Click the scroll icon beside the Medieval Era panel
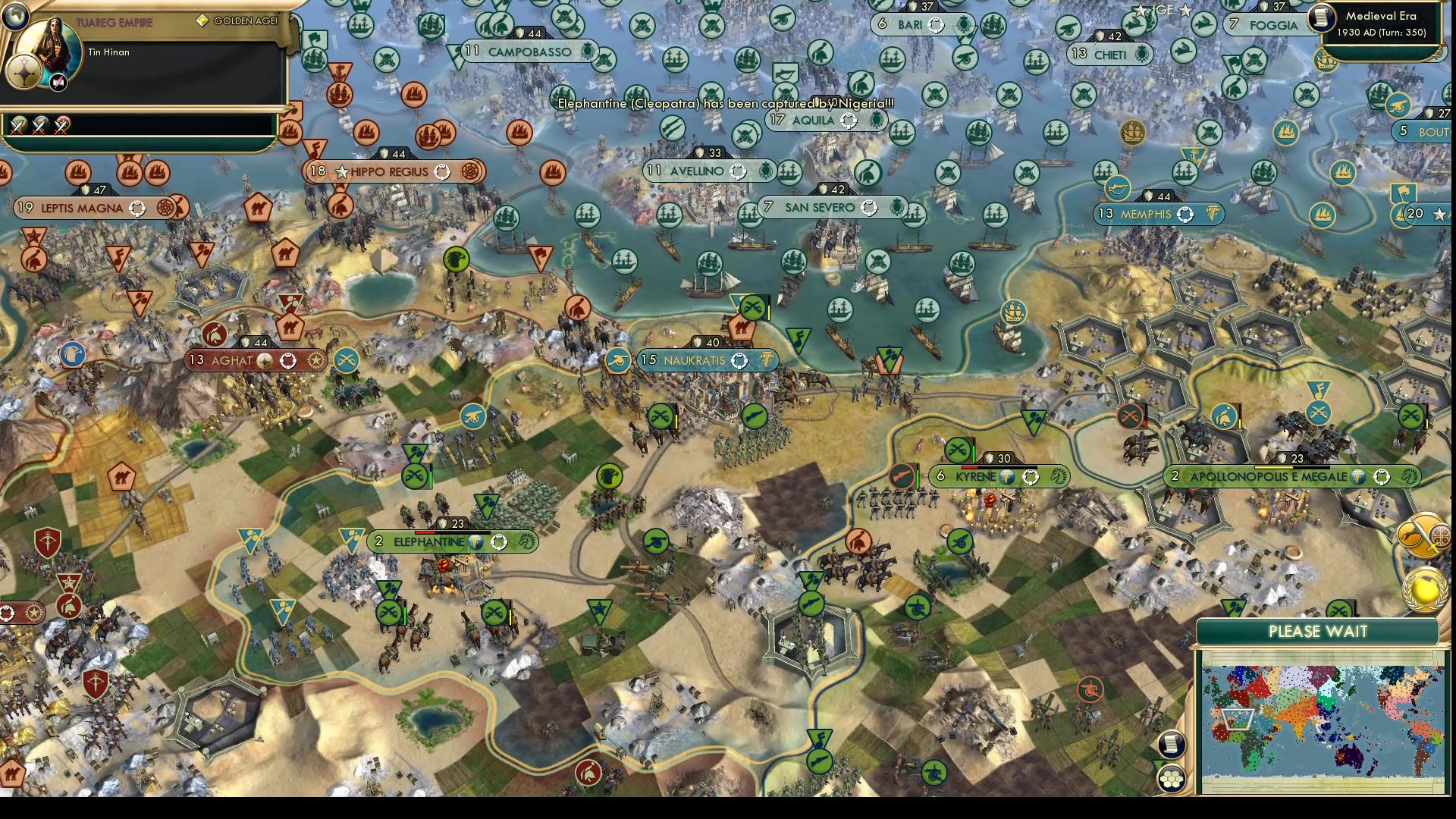Image resolution: width=1456 pixels, height=819 pixels. (x=1323, y=20)
